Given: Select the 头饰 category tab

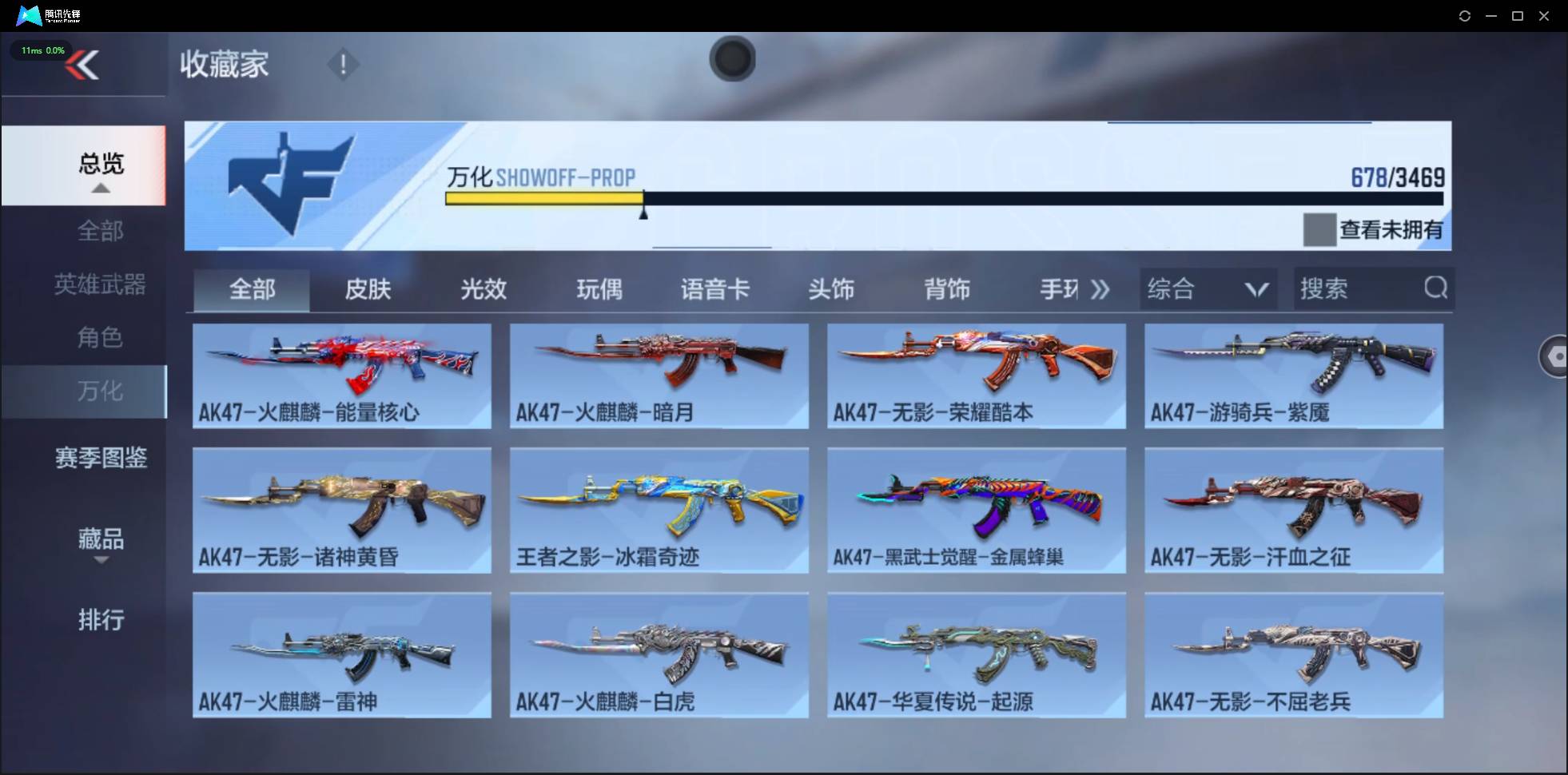Looking at the screenshot, I should click(x=832, y=289).
